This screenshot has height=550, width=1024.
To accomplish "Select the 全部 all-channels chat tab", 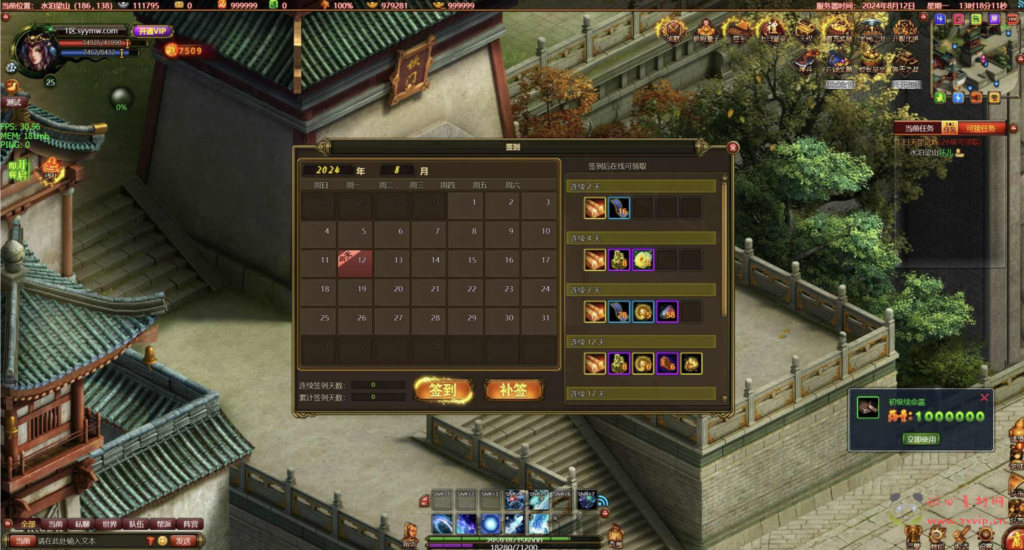I will (27, 524).
